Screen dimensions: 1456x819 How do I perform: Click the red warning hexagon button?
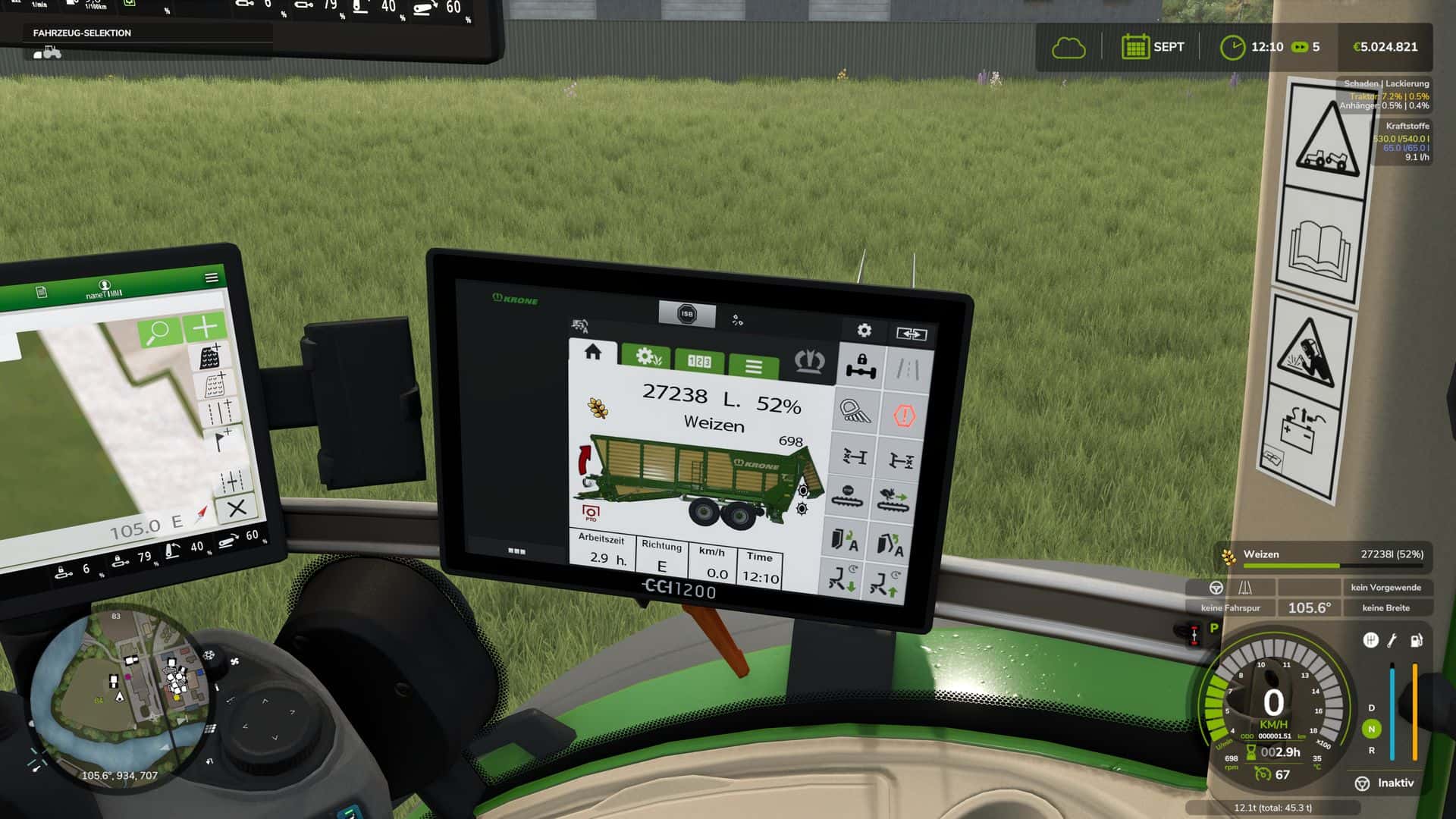[904, 416]
